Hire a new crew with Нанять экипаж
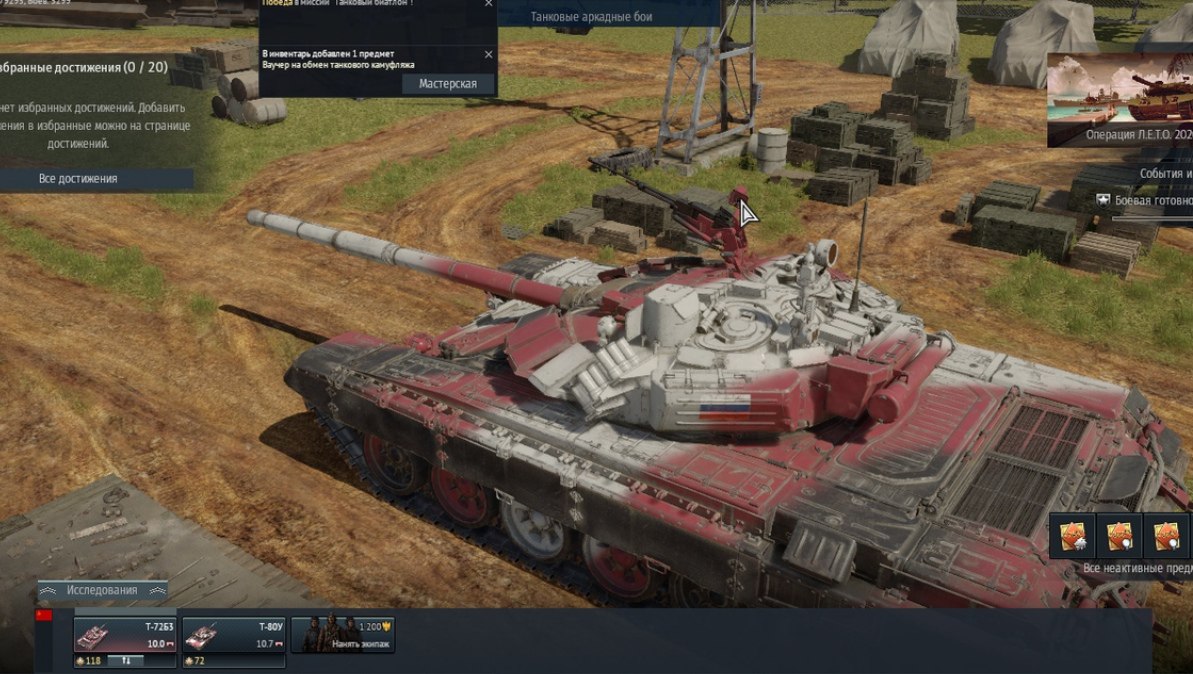This screenshot has width=1193, height=674. (343, 634)
